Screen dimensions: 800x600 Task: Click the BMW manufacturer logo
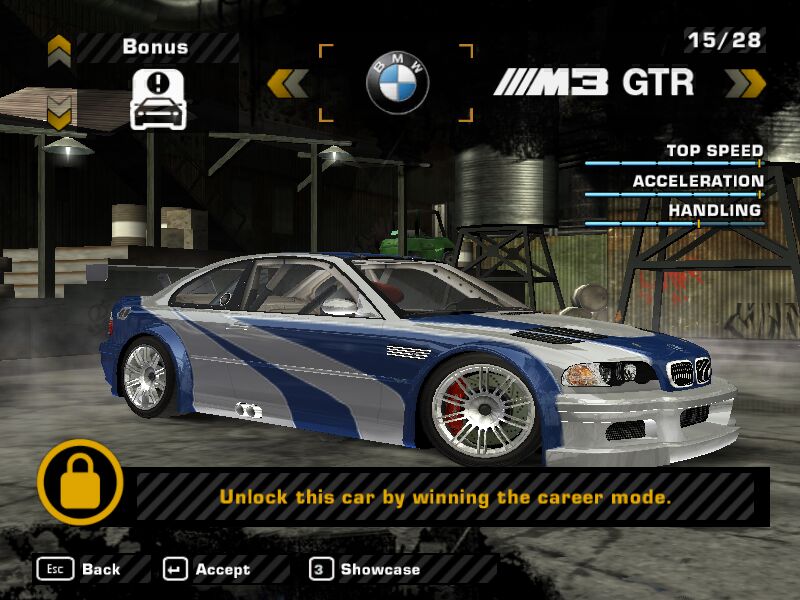[x=396, y=83]
